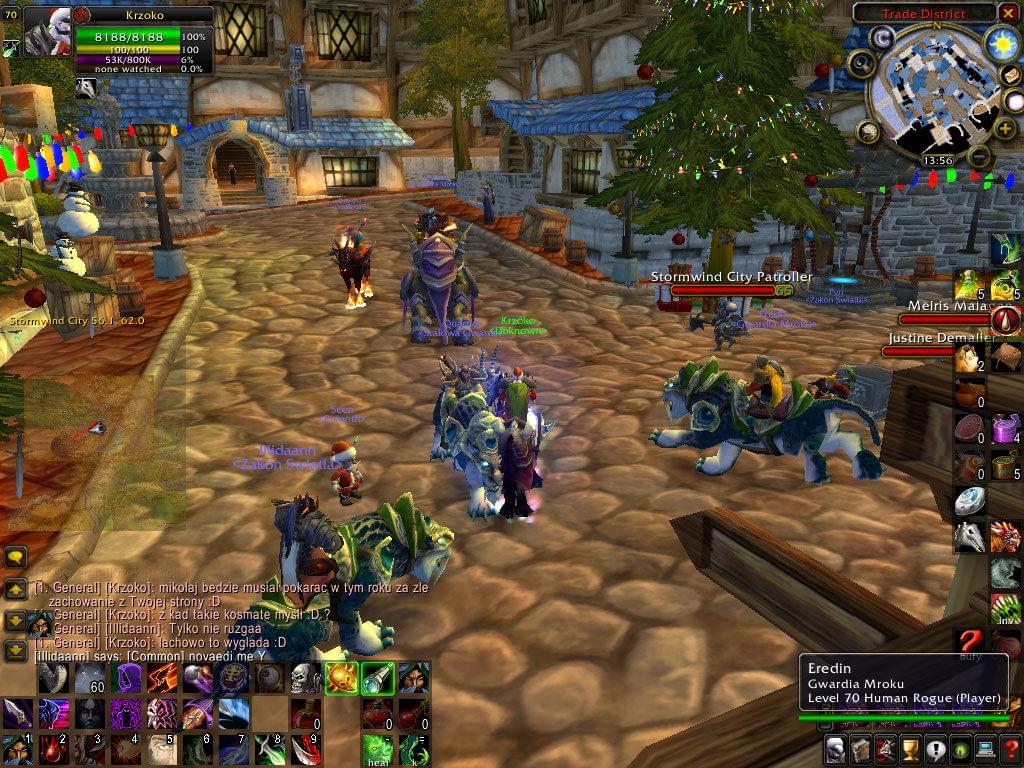Open the calendar sun icon by minimap
The image size is (1024, 768).
pyautogui.click(x=1001, y=43)
